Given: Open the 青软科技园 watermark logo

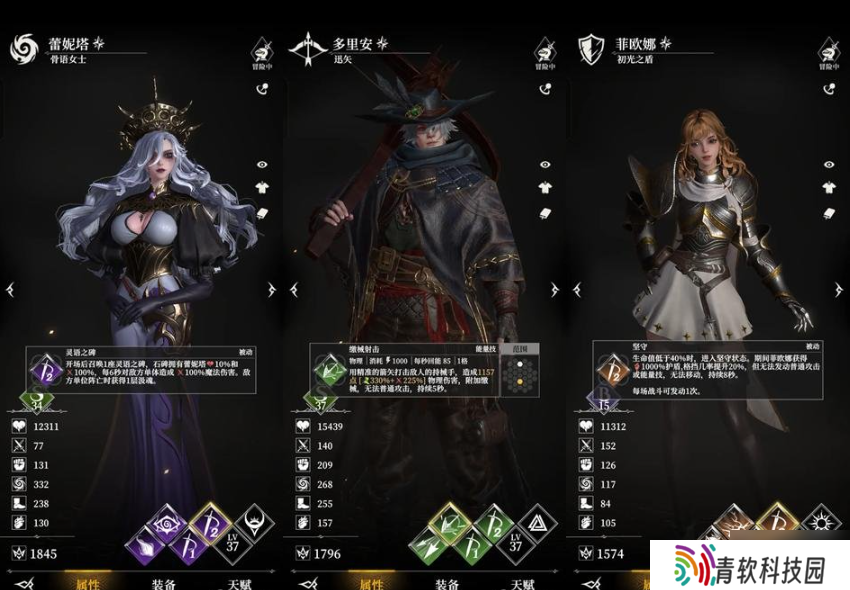Looking at the screenshot, I should (x=750, y=566).
